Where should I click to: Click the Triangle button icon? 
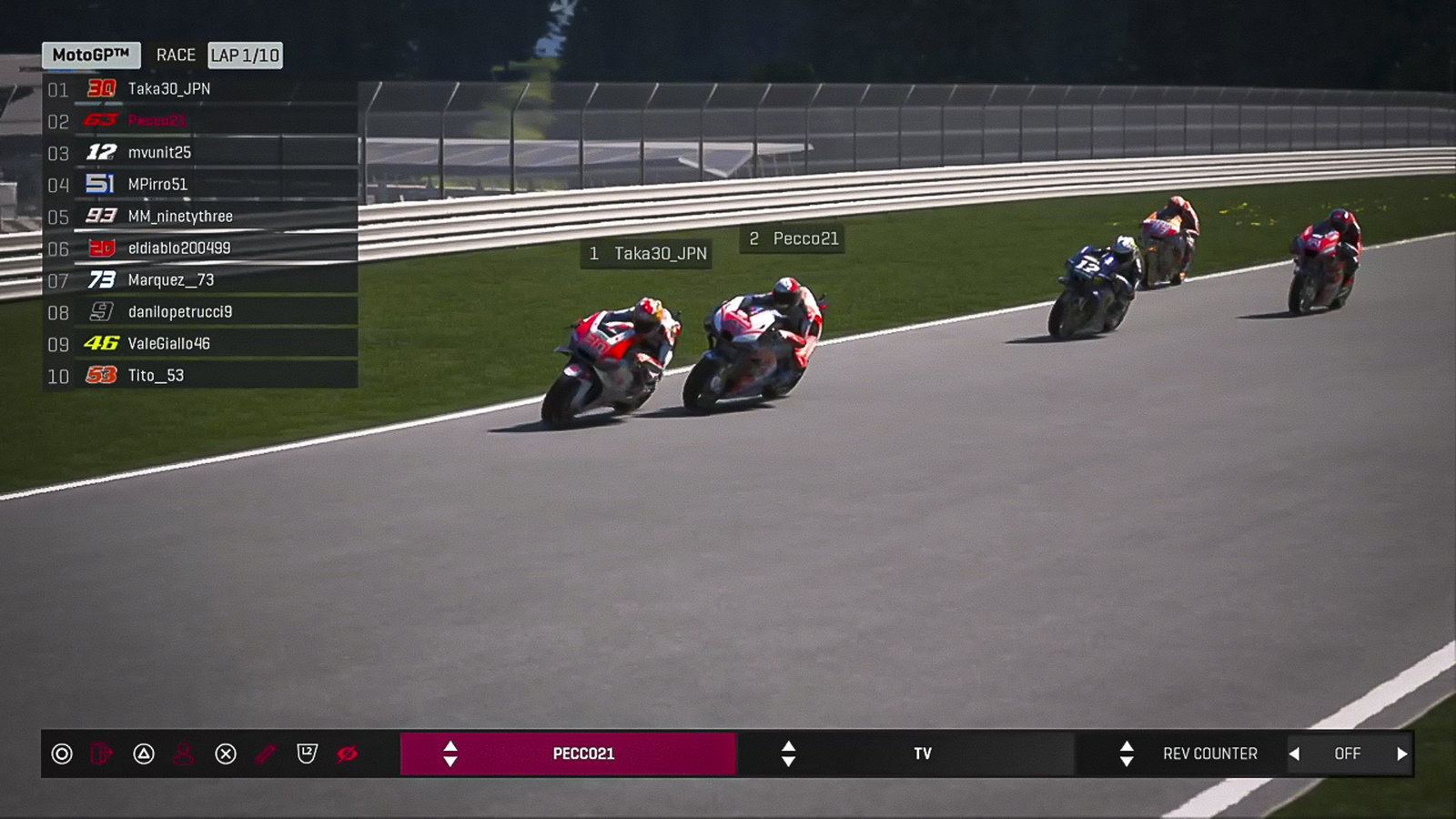[x=144, y=753]
